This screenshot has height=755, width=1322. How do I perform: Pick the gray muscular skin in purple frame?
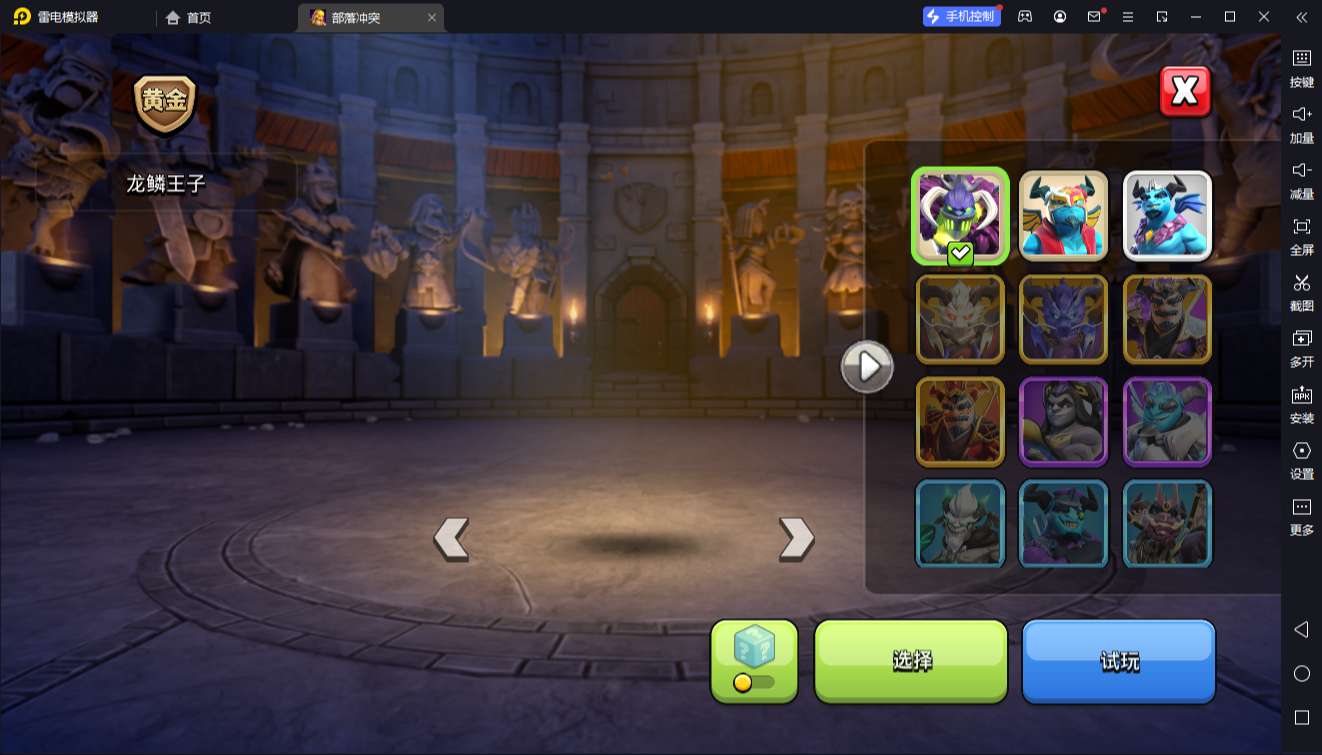1063,422
